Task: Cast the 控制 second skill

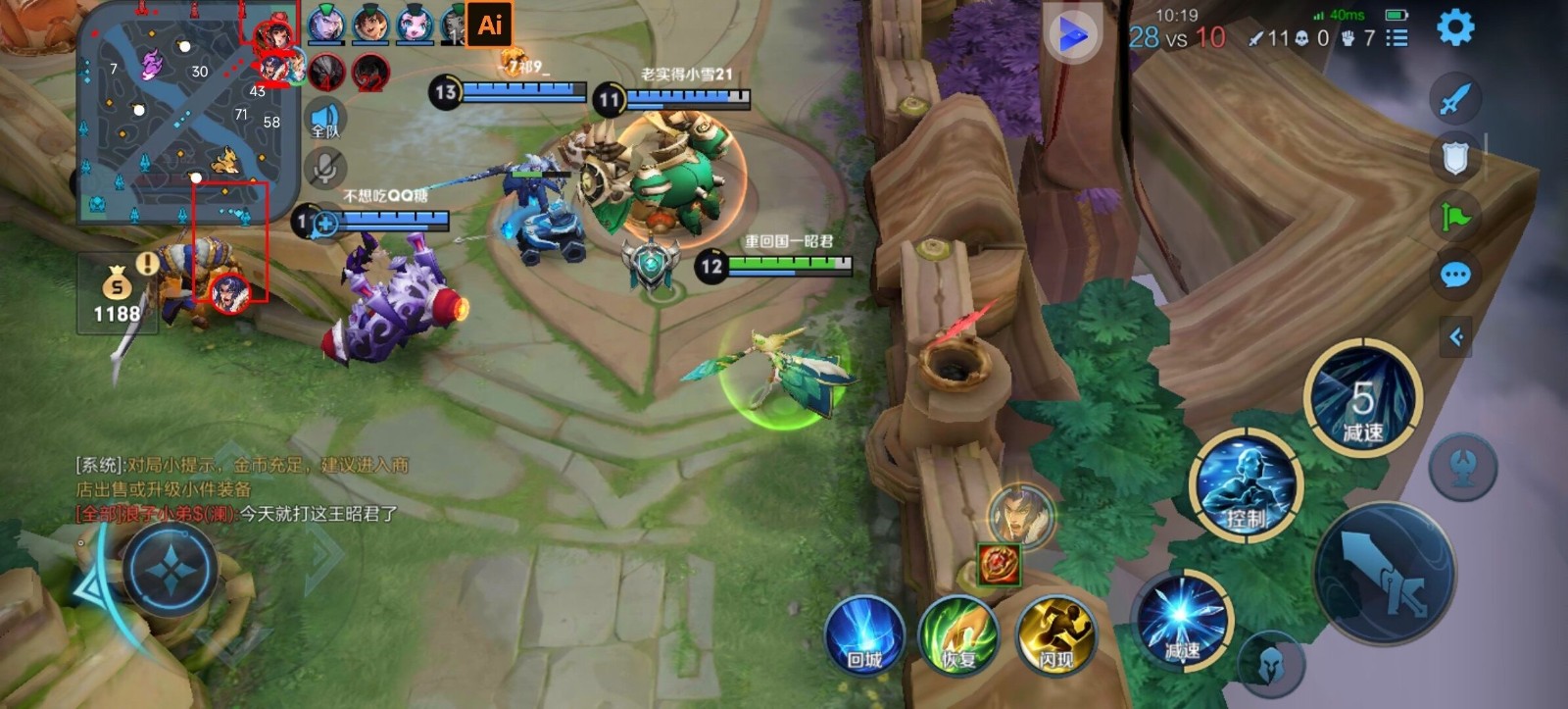Action: click(x=1246, y=485)
